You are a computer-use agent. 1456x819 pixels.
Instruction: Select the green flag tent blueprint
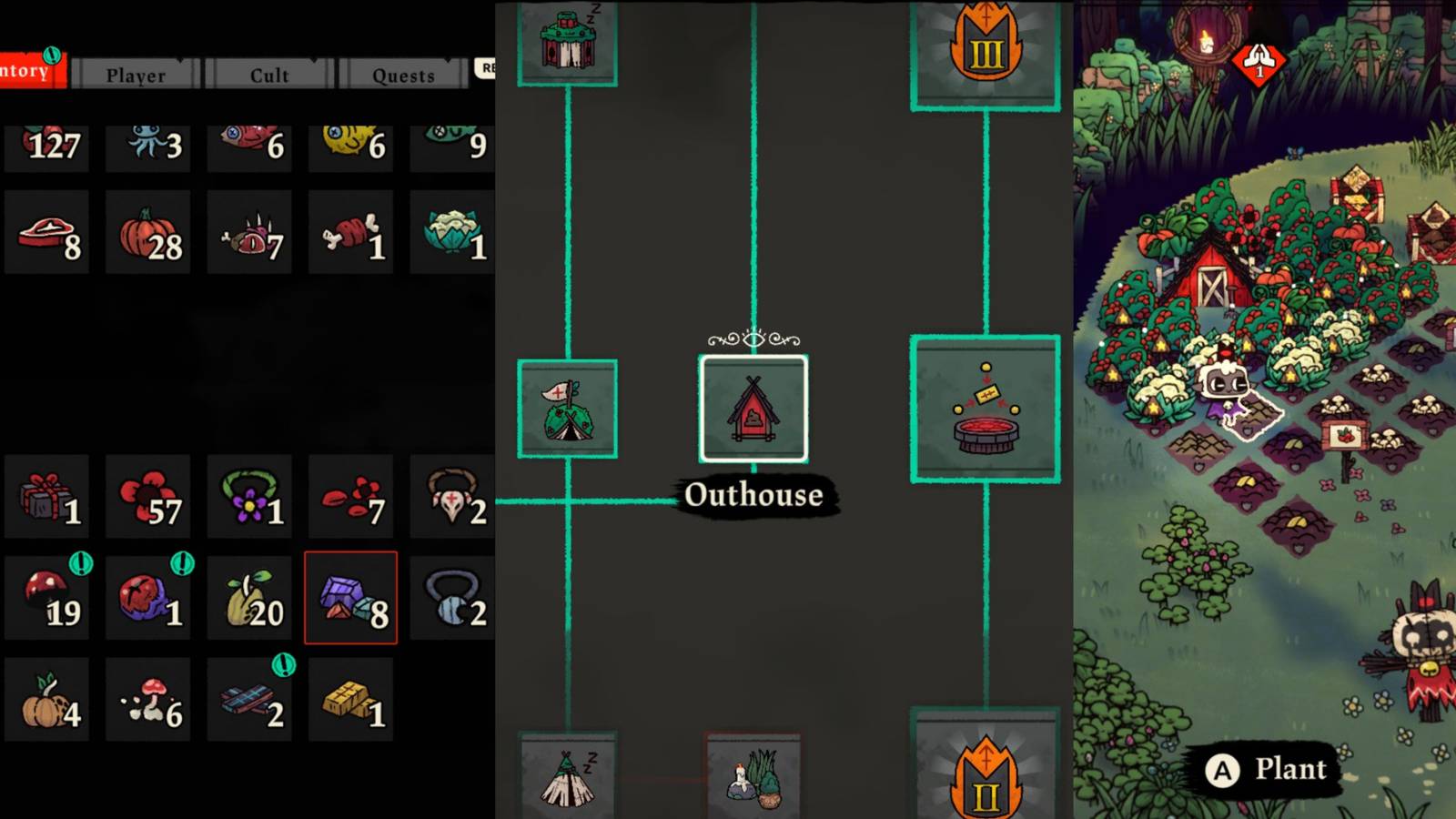click(x=567, y=408)
